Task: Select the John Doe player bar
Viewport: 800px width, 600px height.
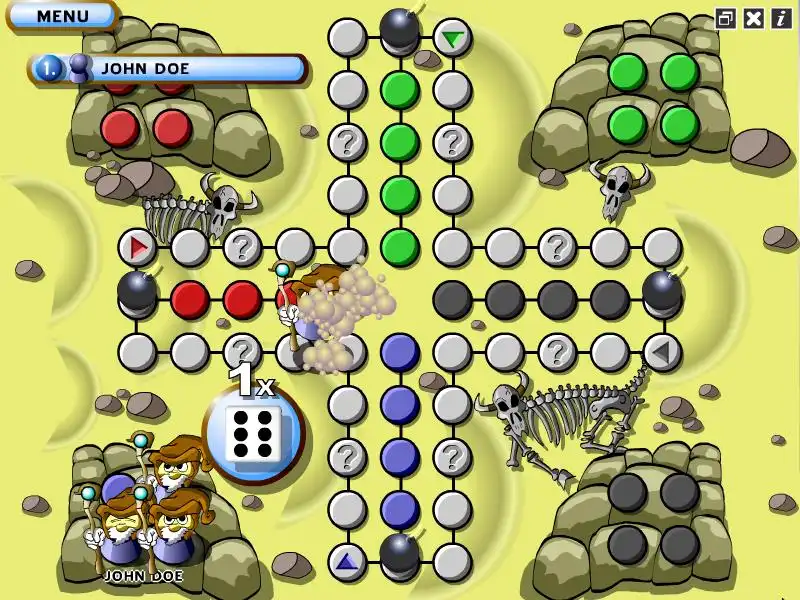Action: (x=170, y=68)
